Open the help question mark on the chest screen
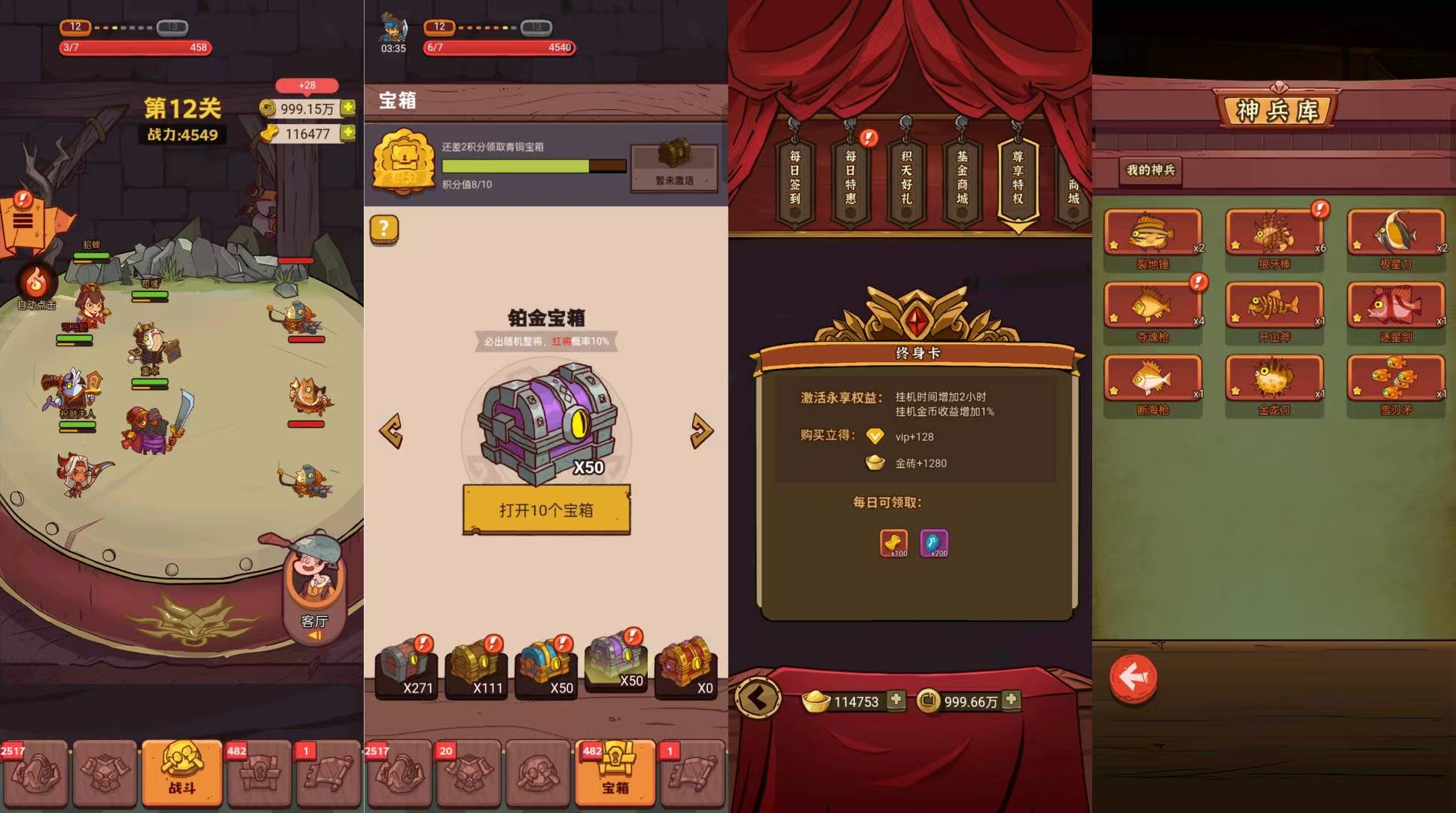 click(x=386, y=231)
